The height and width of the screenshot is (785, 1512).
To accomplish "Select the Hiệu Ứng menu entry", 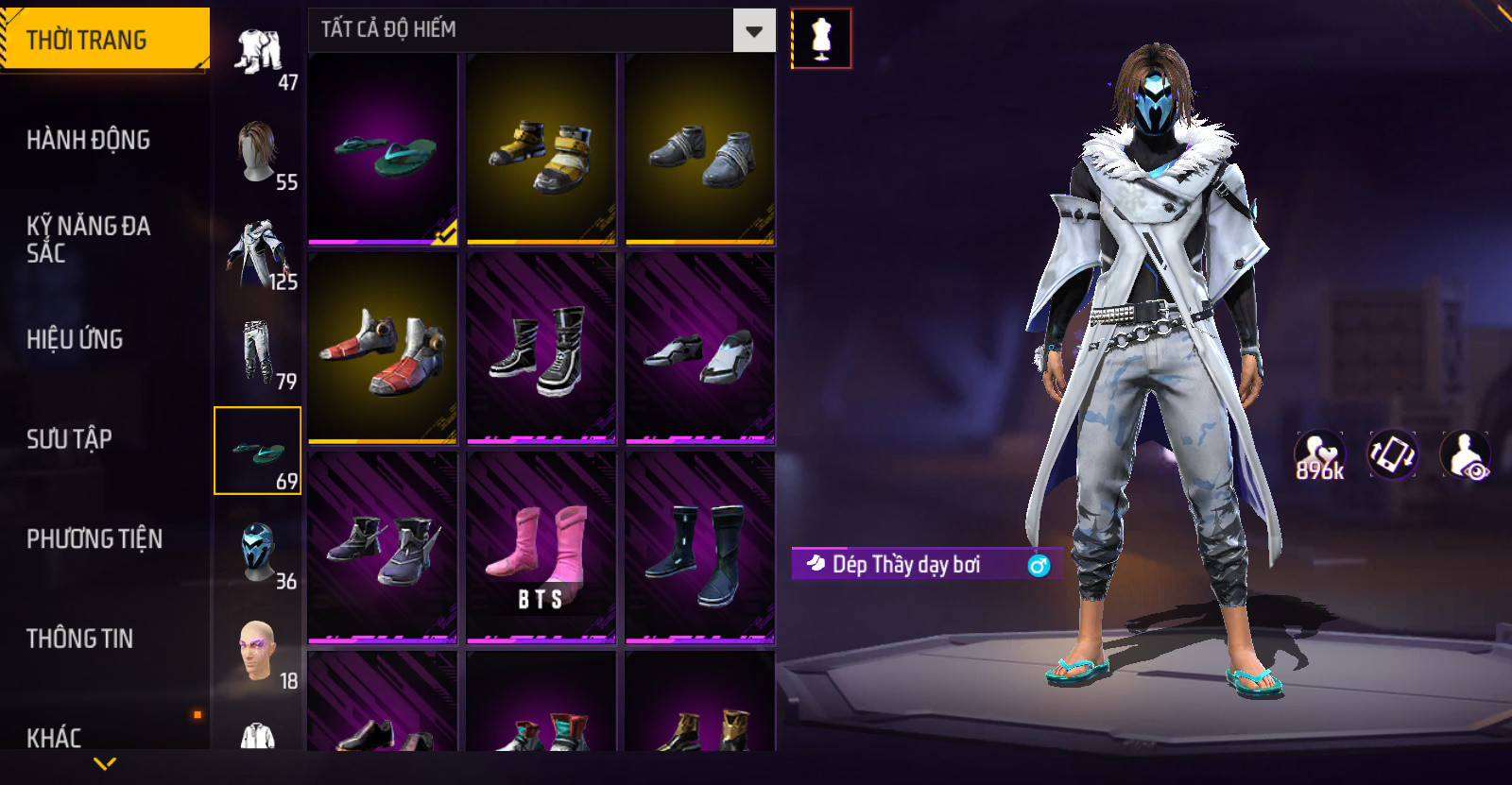I will (76, 339).
